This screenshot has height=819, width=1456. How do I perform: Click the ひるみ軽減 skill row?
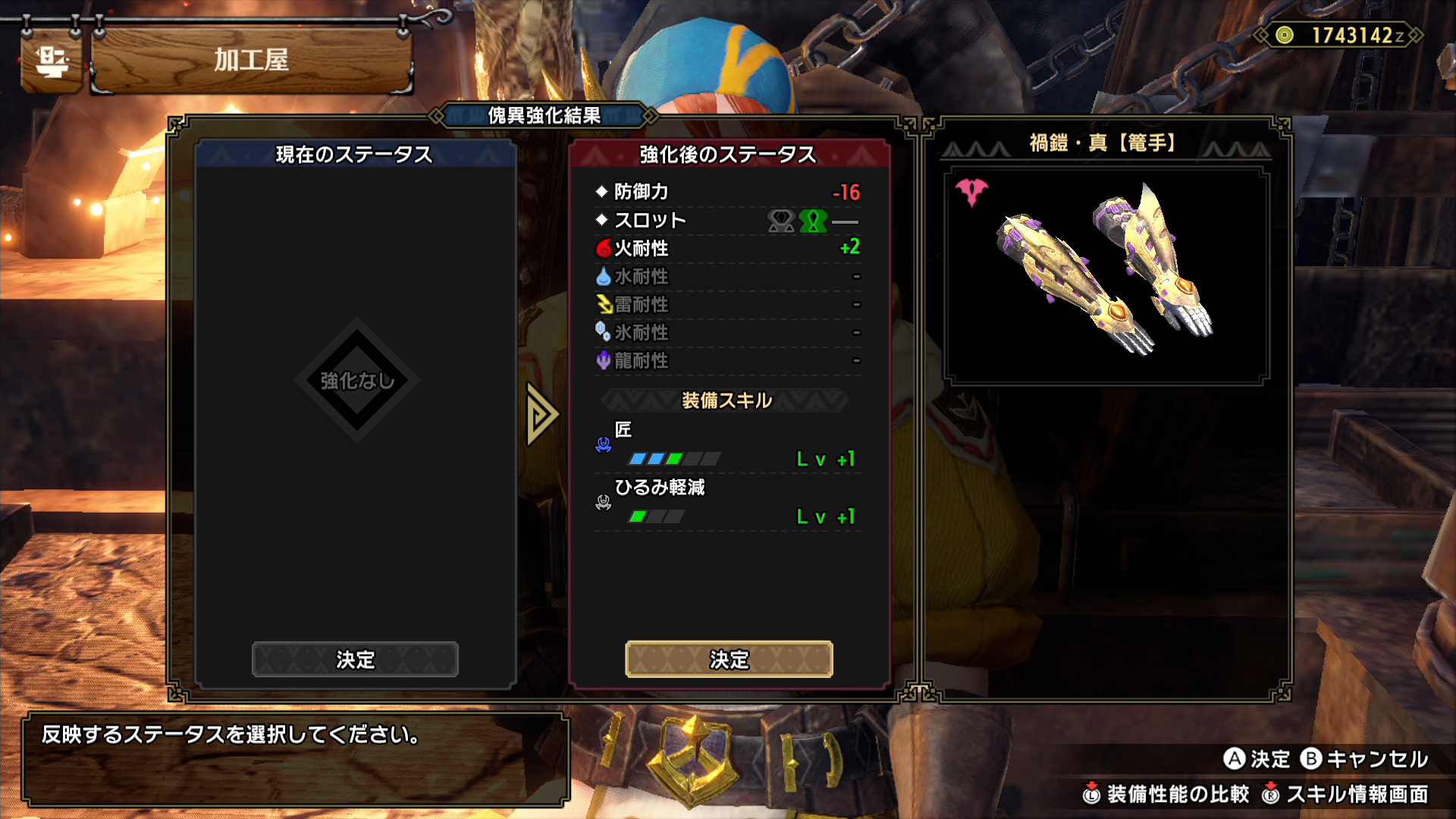[728, 502]
